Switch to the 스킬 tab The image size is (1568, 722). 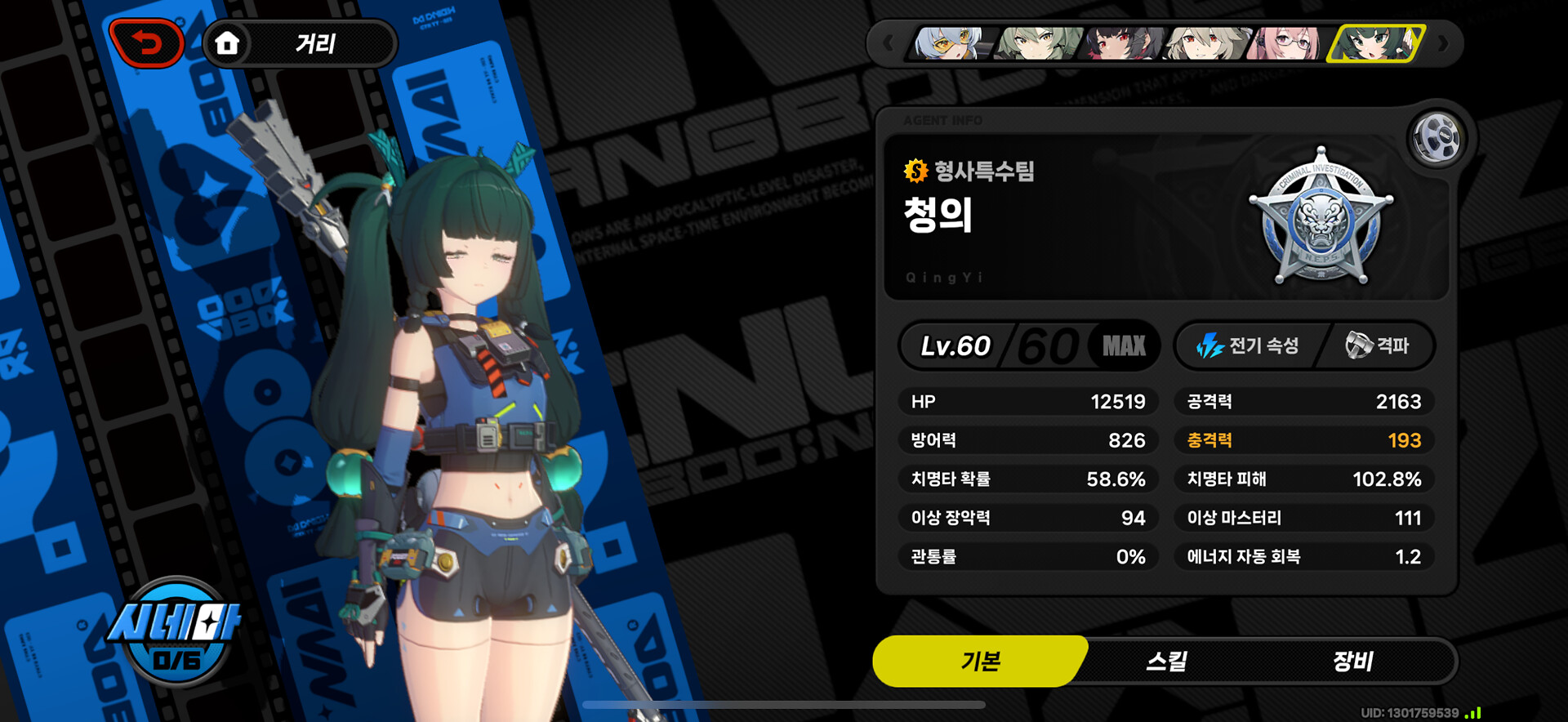pyautogui.click(x=1166, y=661)
